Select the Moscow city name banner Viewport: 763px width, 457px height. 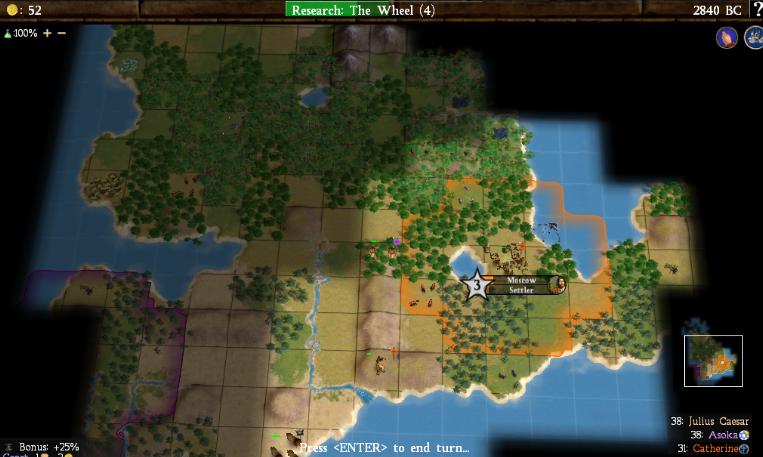(x=521, y=281)
